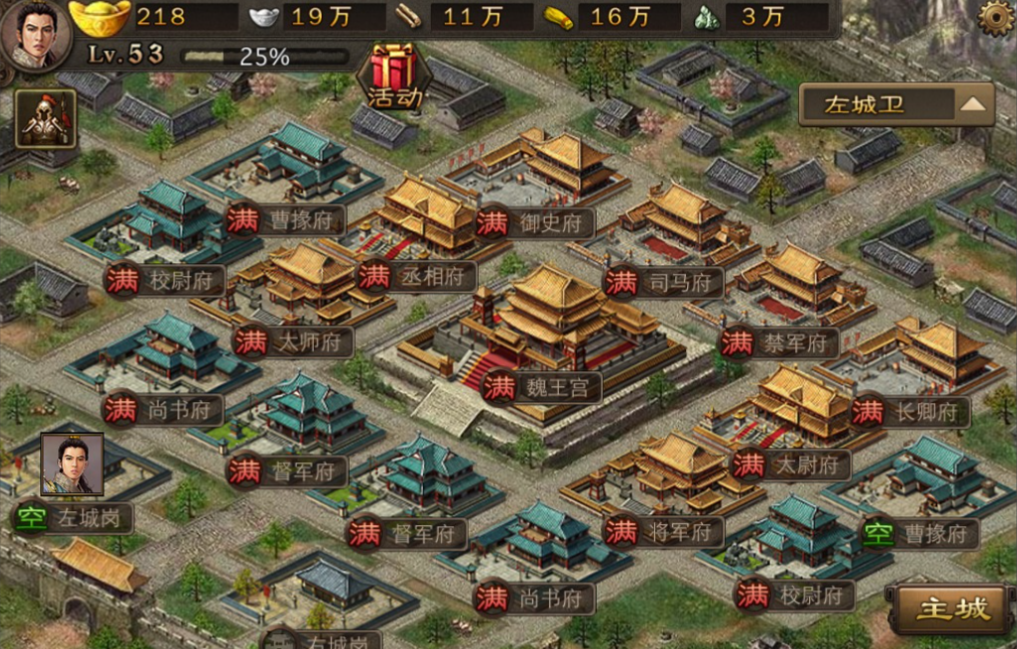Image resolution: width=1017 pixels, height=649 pixels.
Task: Expand the 左城卫 dropdown
Action: click(896, 104)
